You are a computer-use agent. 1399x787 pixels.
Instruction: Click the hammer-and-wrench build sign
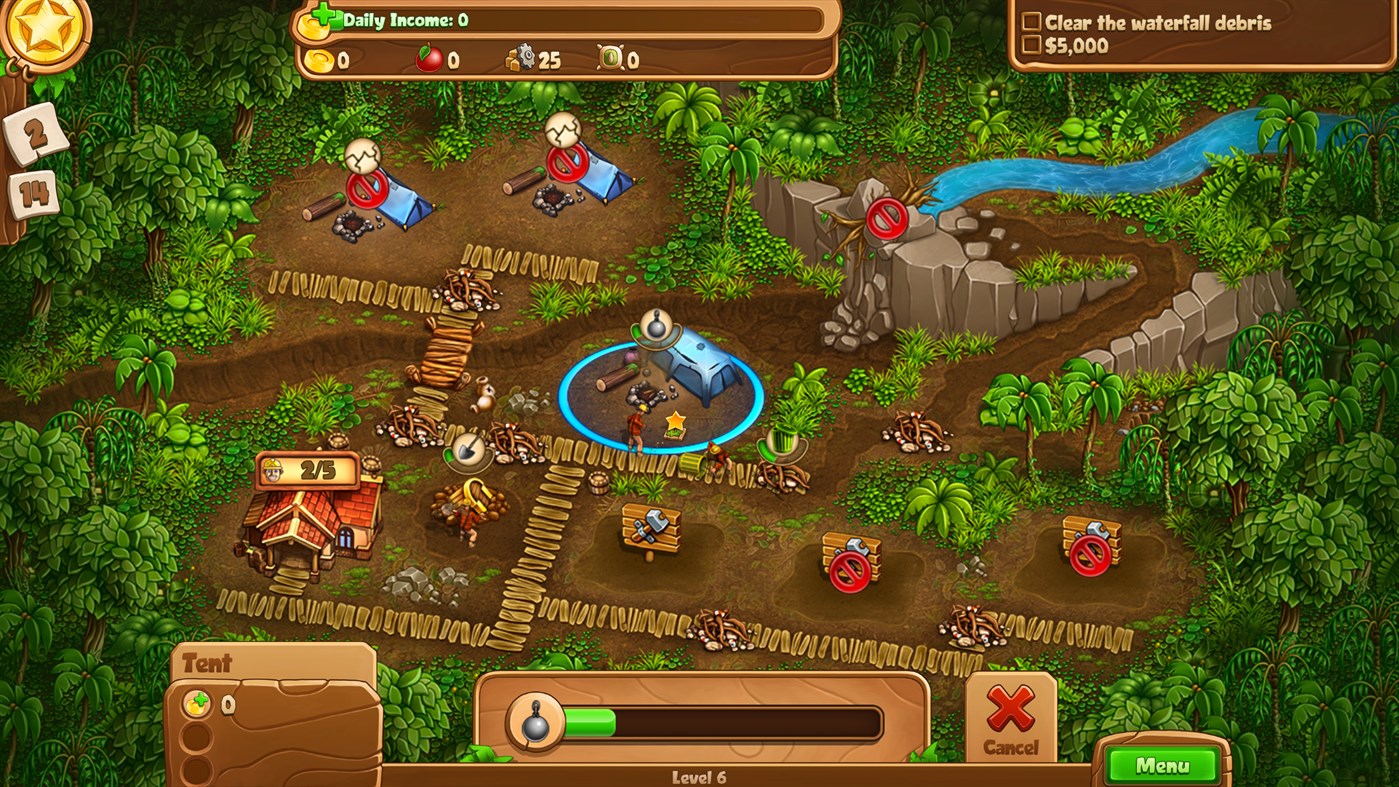[x=651, y=525]
